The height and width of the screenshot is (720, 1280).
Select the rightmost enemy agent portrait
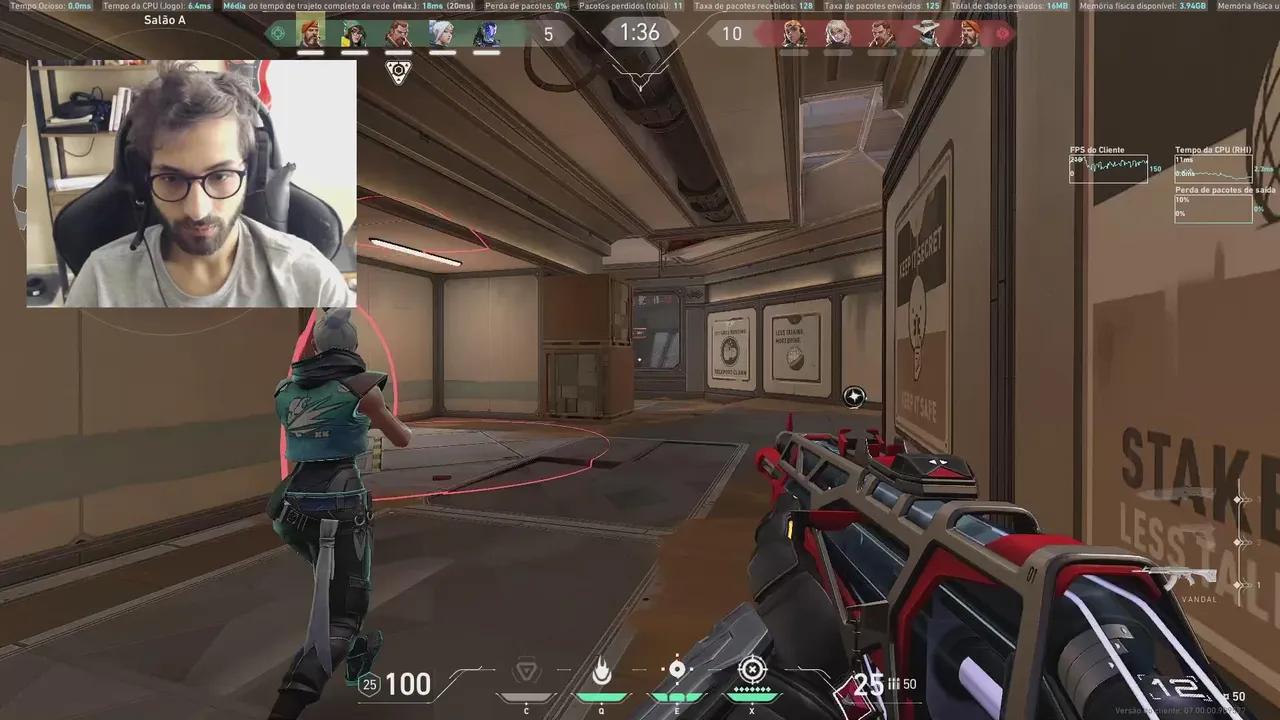969,35
